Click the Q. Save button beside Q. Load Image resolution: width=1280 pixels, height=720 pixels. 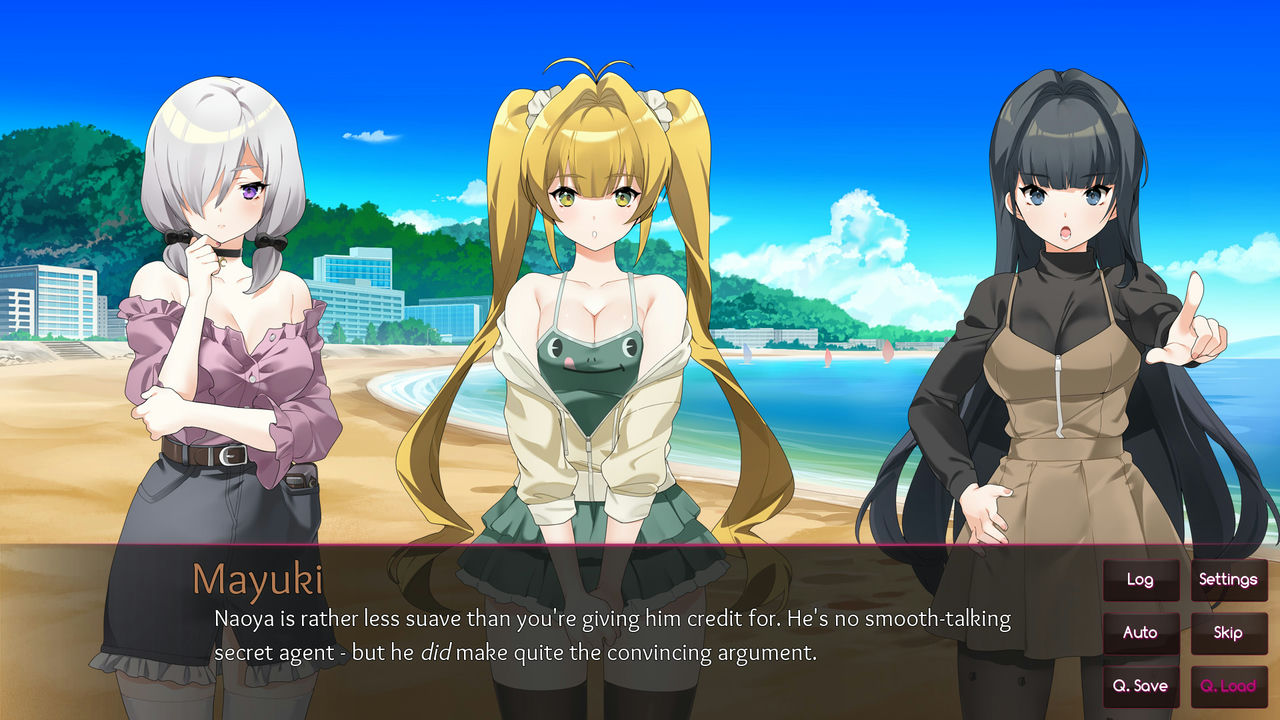tap(1140, 686)
